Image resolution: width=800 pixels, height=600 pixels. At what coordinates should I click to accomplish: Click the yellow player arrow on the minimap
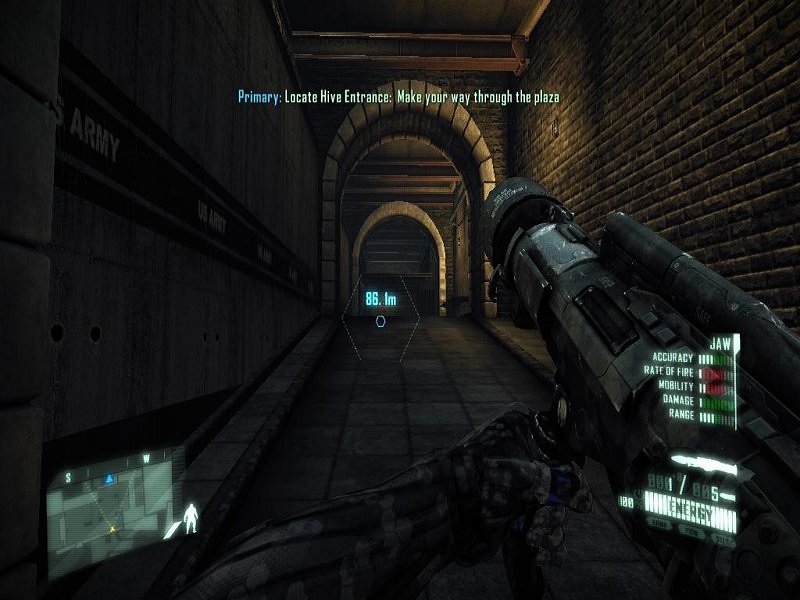click(x=112, y=527)
